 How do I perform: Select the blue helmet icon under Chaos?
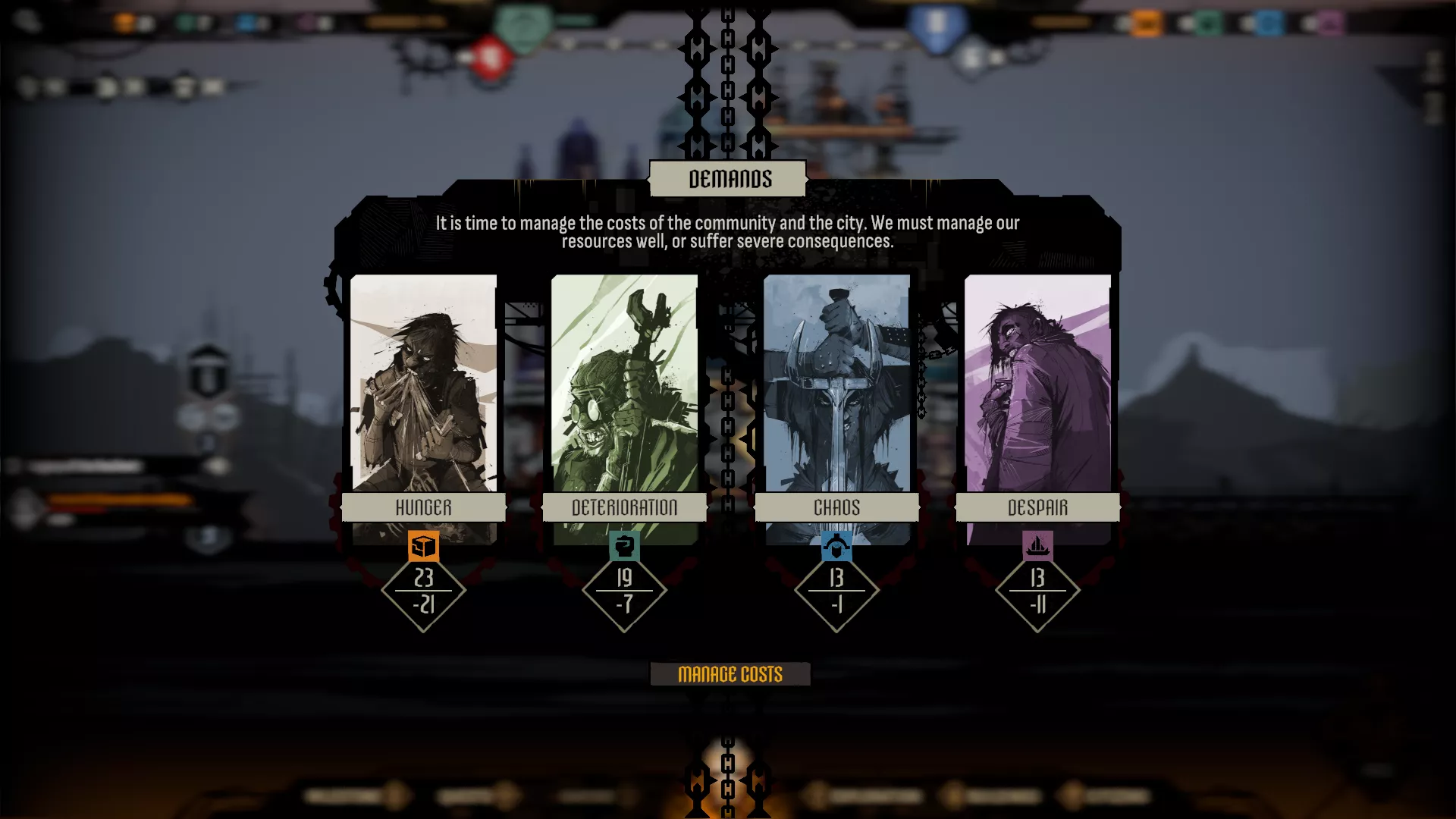836,545
